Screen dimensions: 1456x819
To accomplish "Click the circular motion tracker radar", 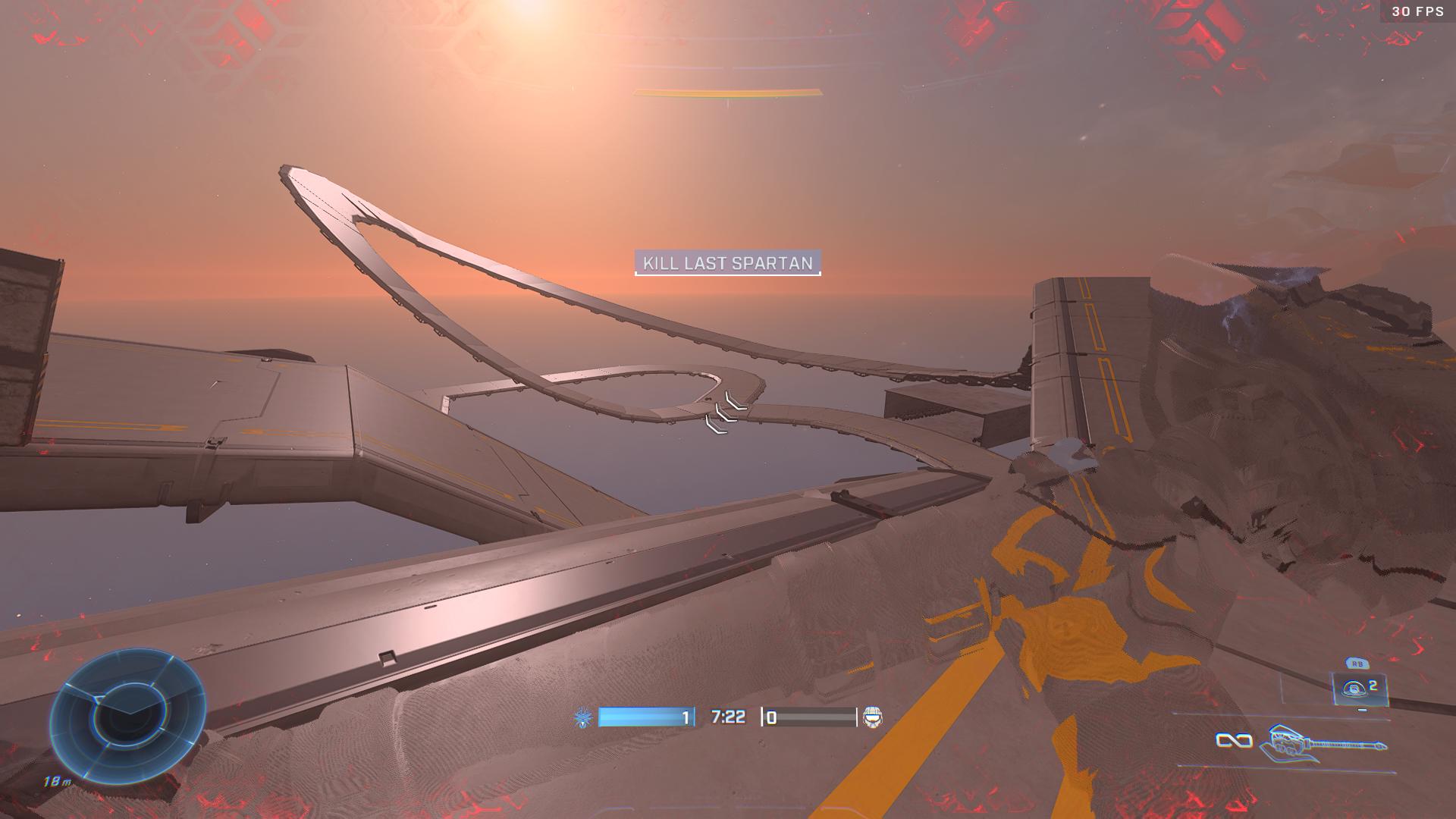I will [127, 715].
